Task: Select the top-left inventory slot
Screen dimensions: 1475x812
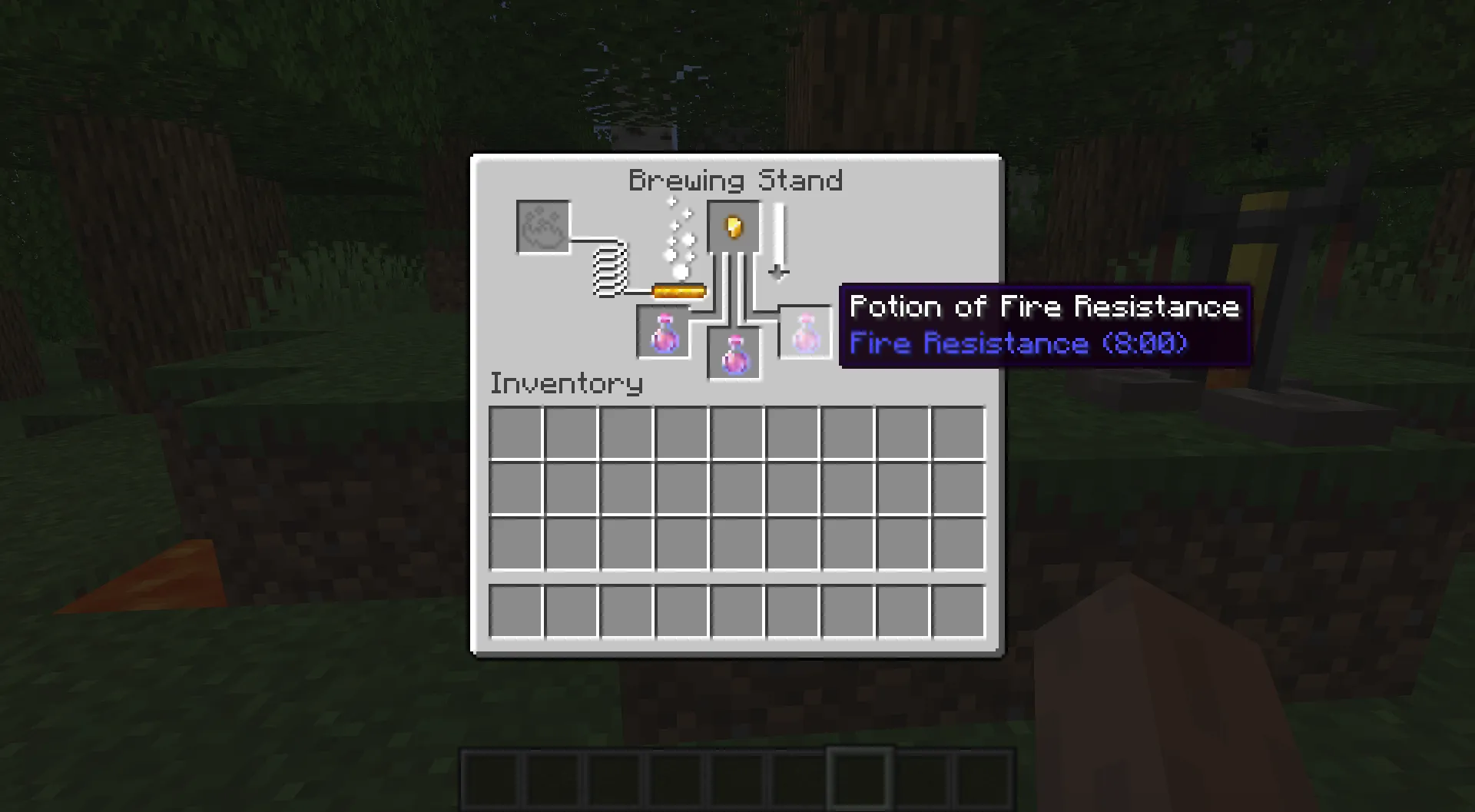Action: [516, 432]
